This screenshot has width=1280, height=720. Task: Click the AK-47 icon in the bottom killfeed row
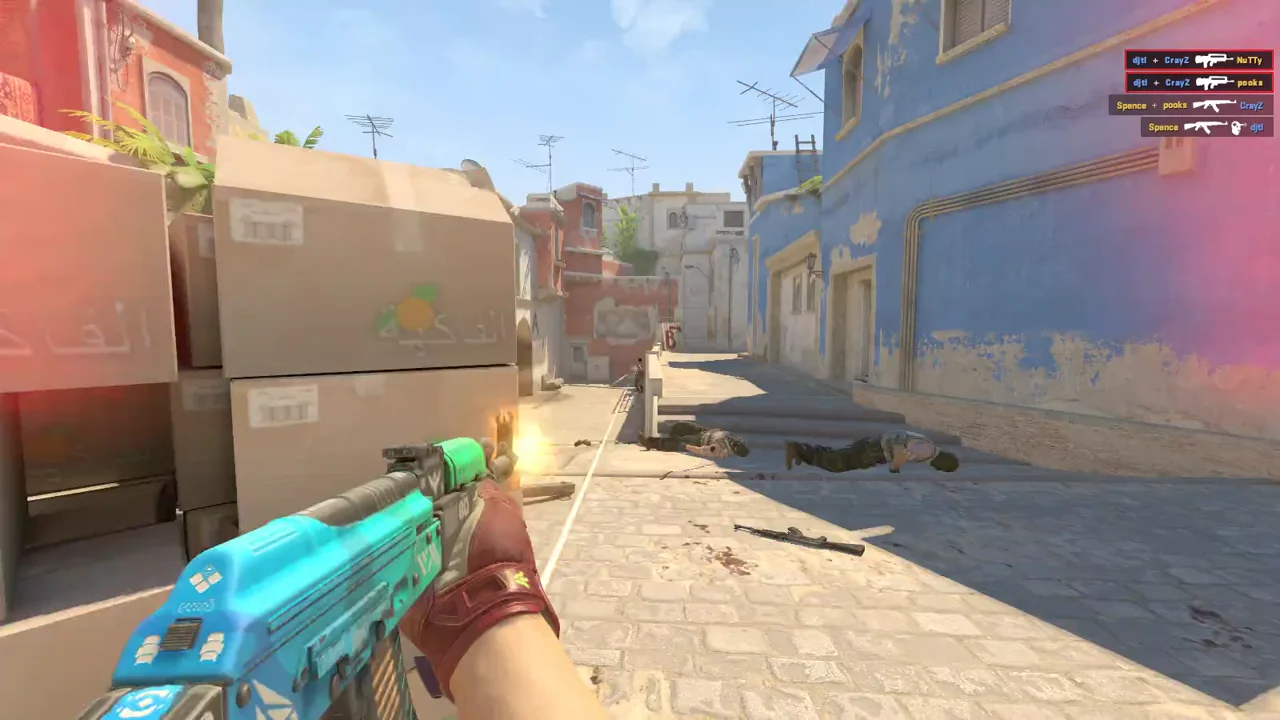pos(1204,126)
